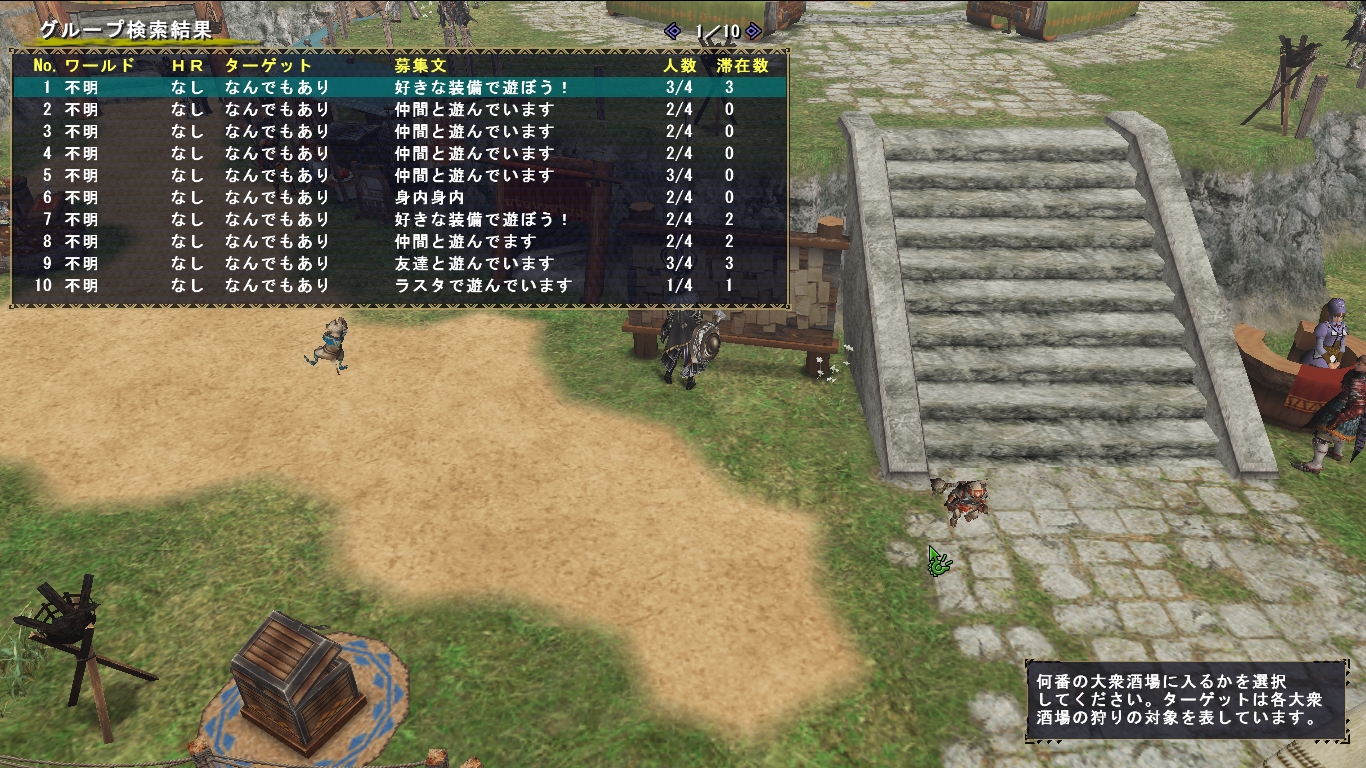Select group row number 1

point(400,87)
